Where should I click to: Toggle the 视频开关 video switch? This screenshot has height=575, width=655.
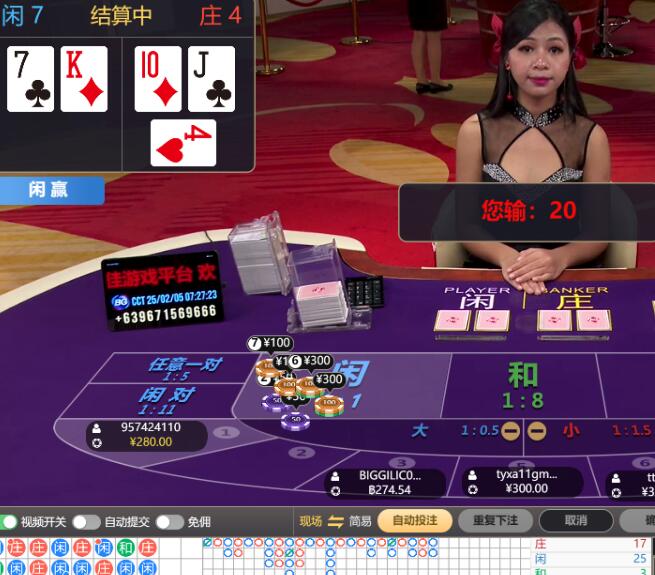tap(10, 522)
